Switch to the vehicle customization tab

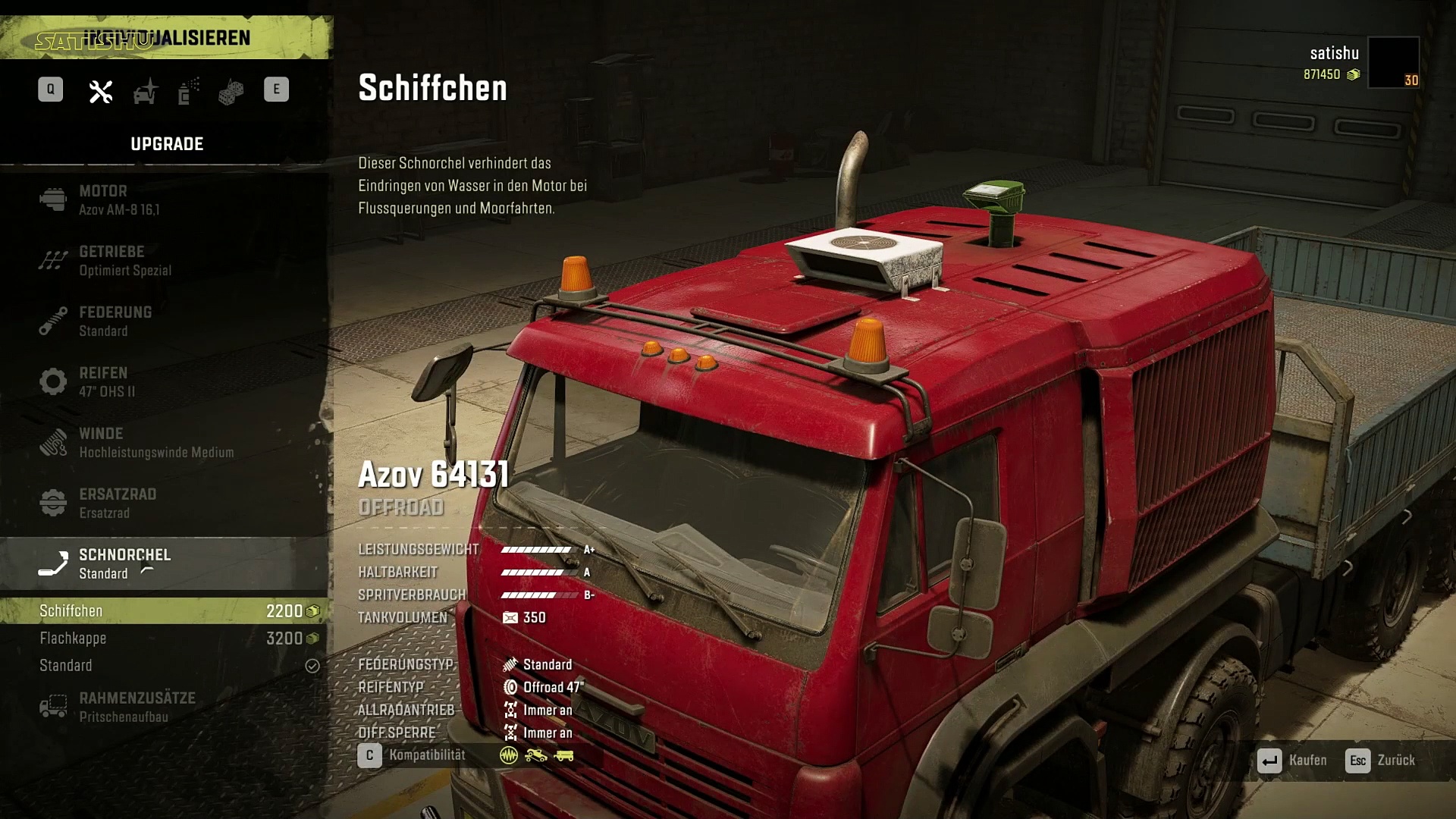click(x=145, y=91)
